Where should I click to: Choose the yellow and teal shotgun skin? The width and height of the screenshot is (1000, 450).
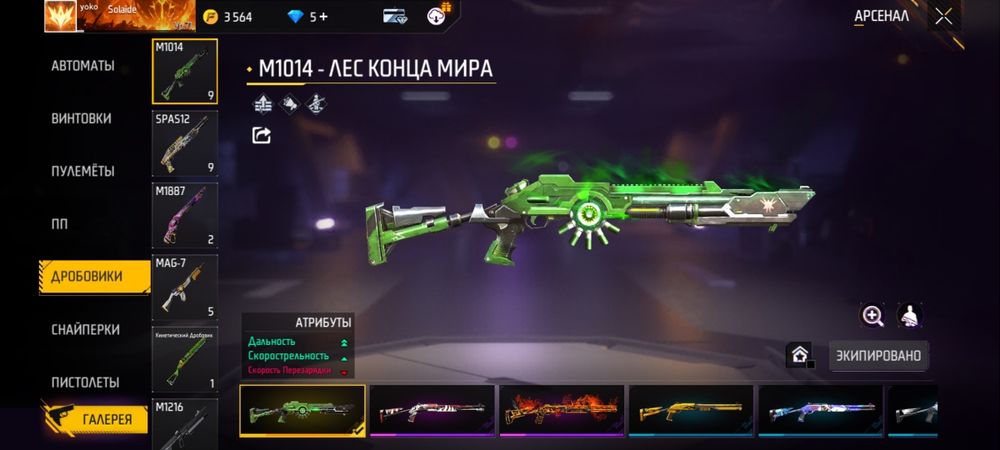690,410
